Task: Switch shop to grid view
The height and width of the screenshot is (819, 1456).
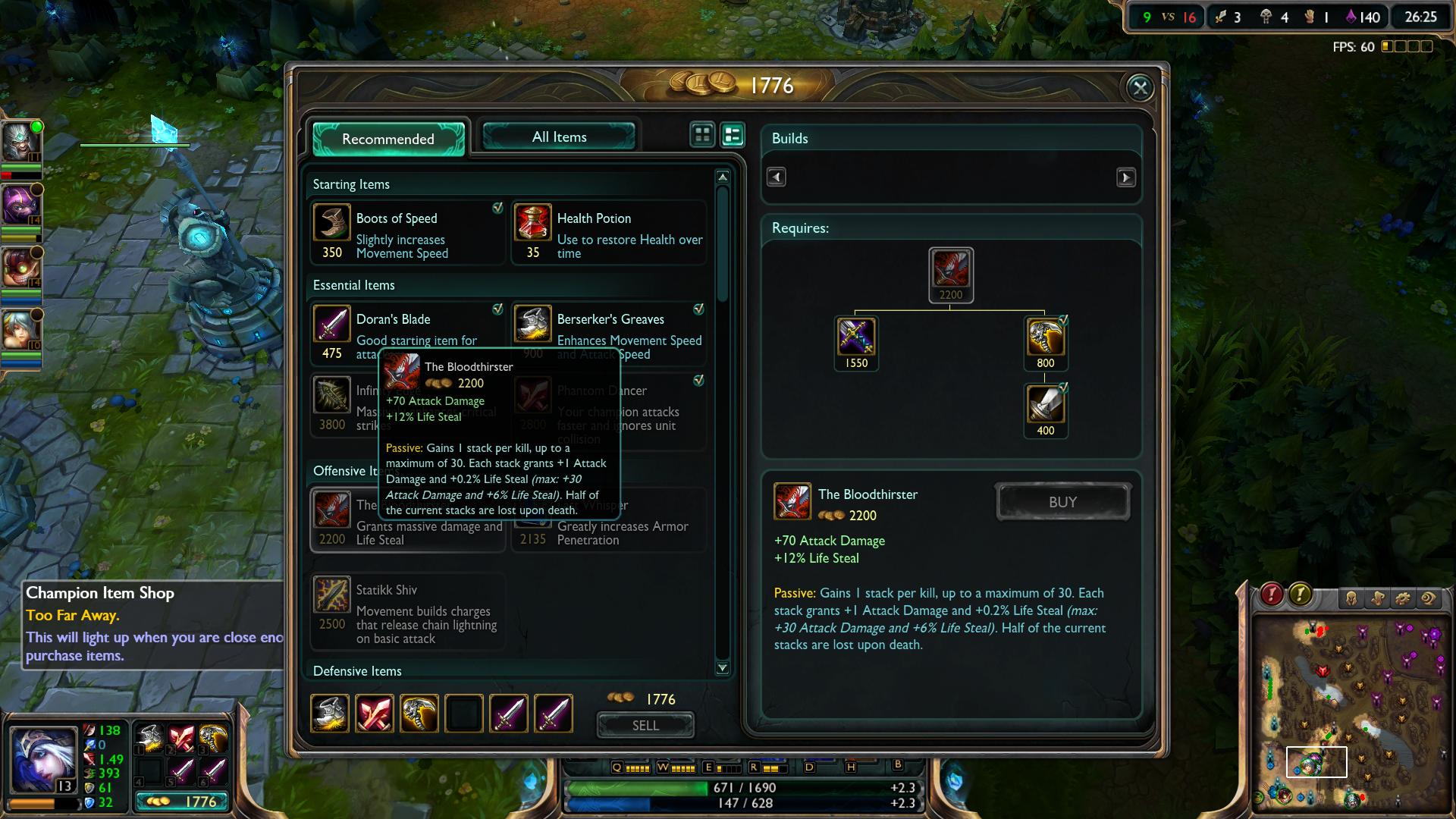Action: [702, 135]
